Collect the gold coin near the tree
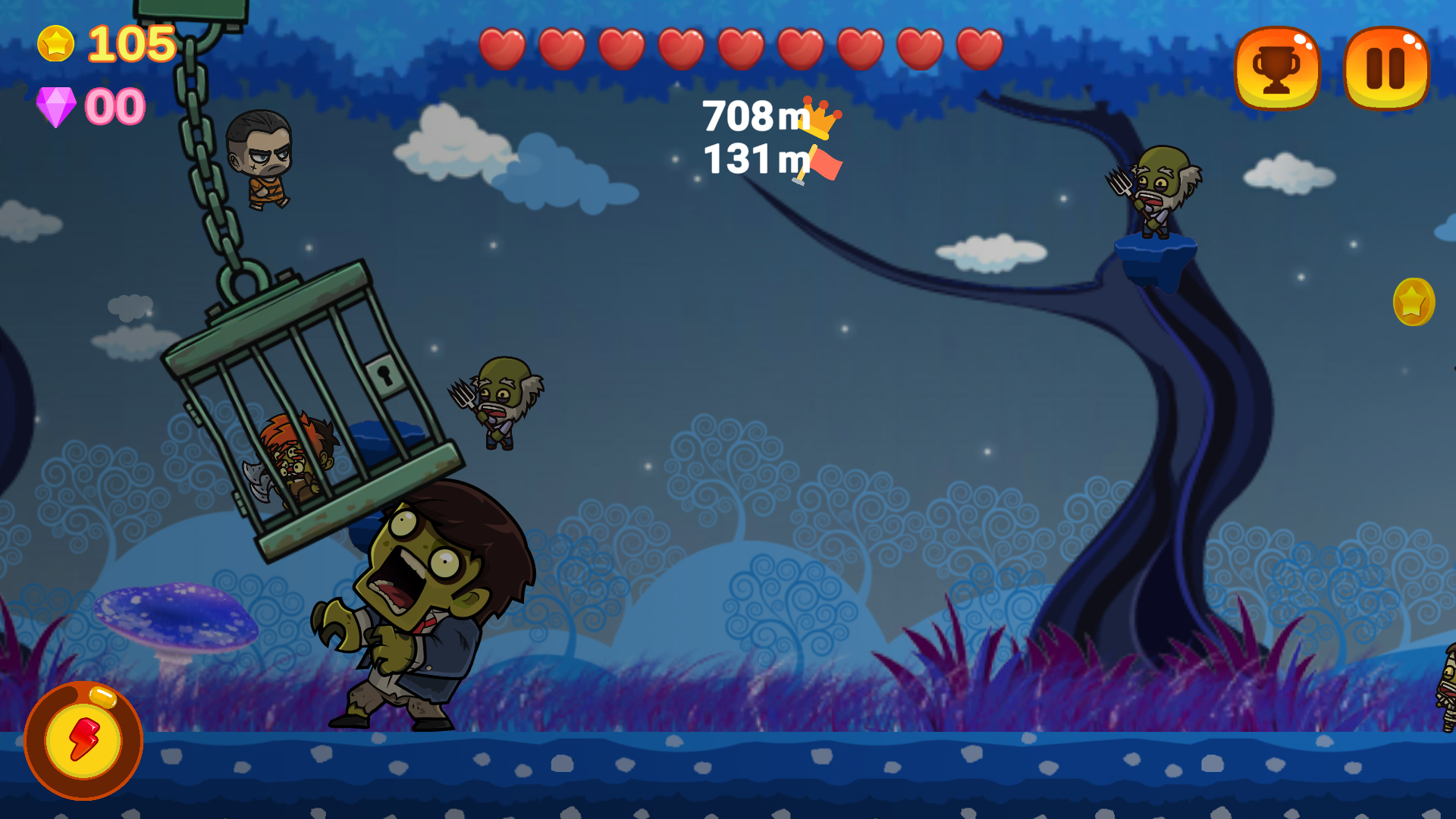Screen dimensions: 1456x819 [1415, 303]
